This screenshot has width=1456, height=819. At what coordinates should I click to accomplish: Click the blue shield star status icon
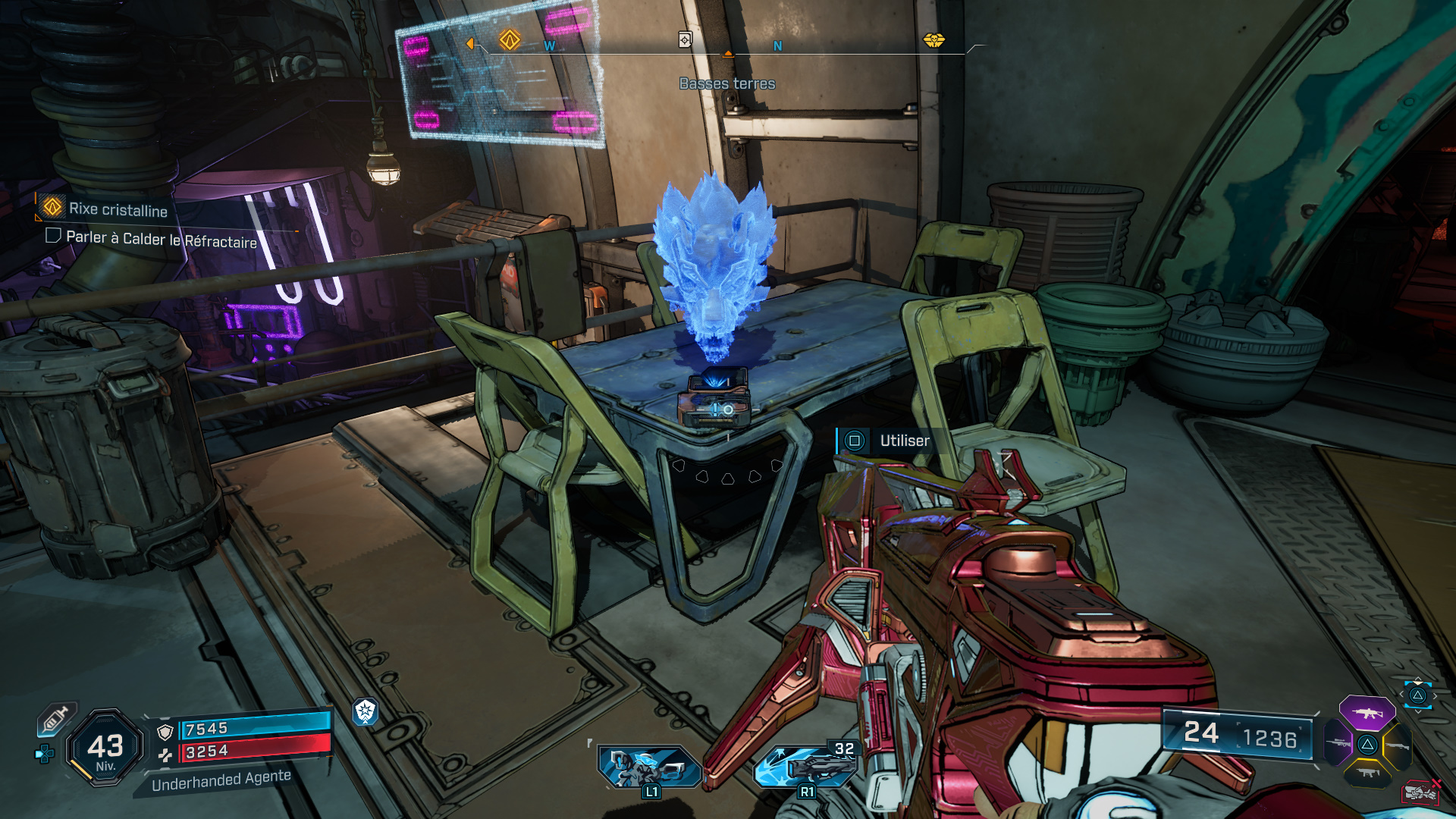coord(366,711)
